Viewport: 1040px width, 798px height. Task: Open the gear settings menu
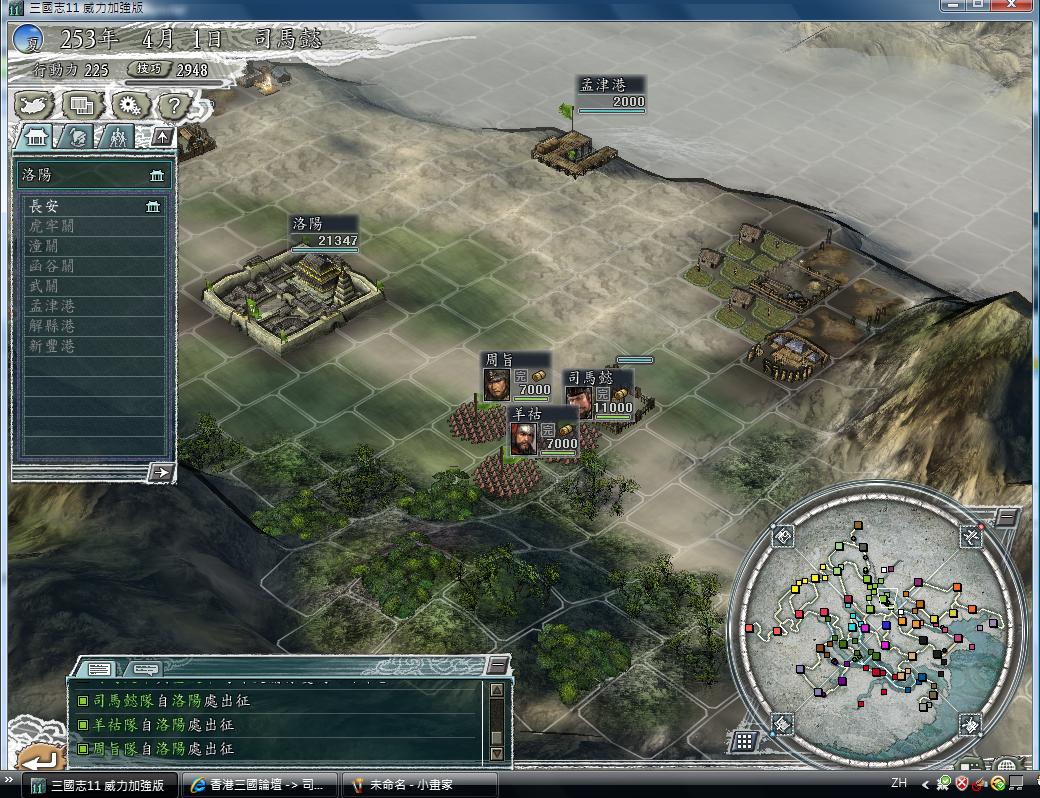[x=128, y=104]
